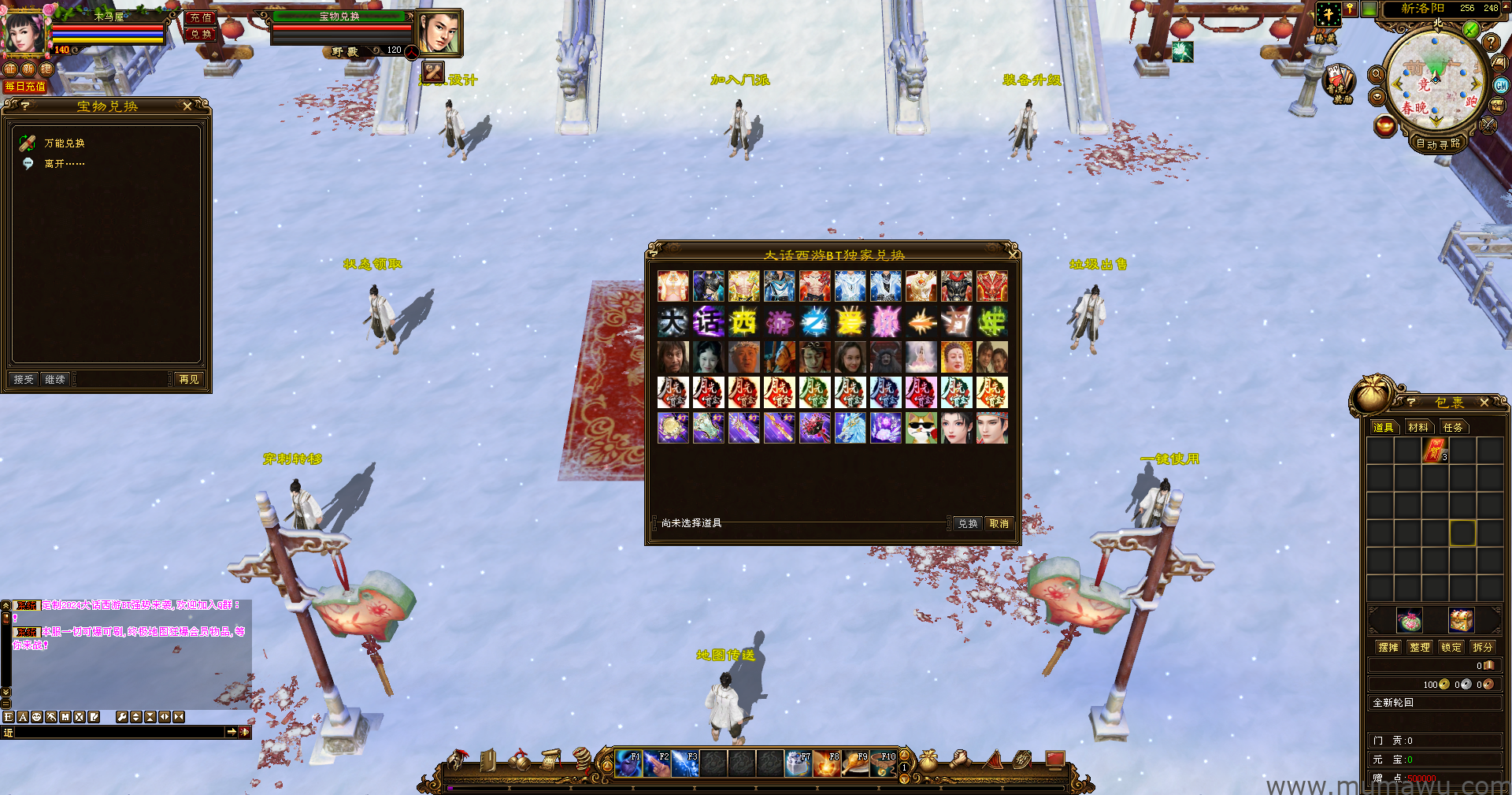Pick the golden Buddha portrait item
The image size is (1512, 795).
pyautogui.click(x=956, y=358)
